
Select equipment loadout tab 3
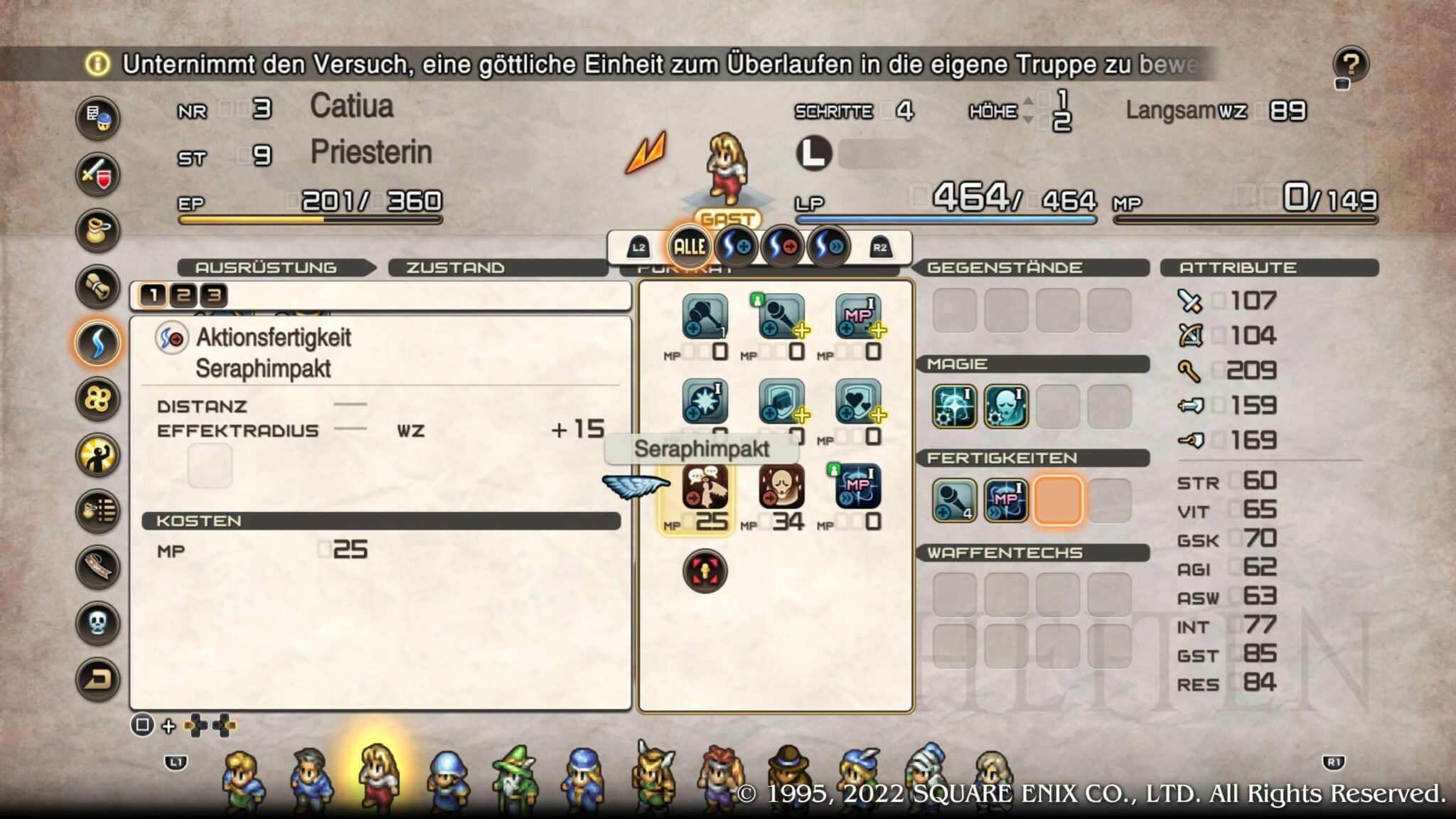pos(214,295)
